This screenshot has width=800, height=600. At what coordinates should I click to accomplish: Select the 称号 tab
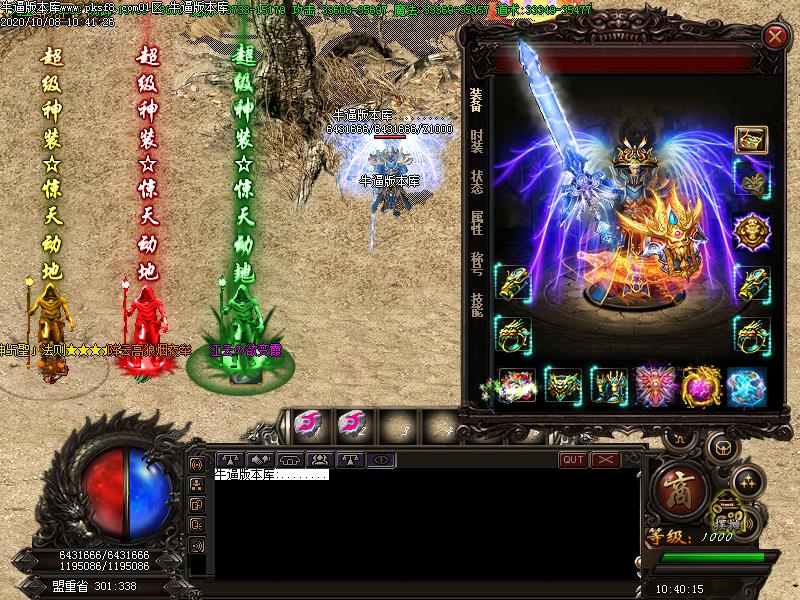477,263
